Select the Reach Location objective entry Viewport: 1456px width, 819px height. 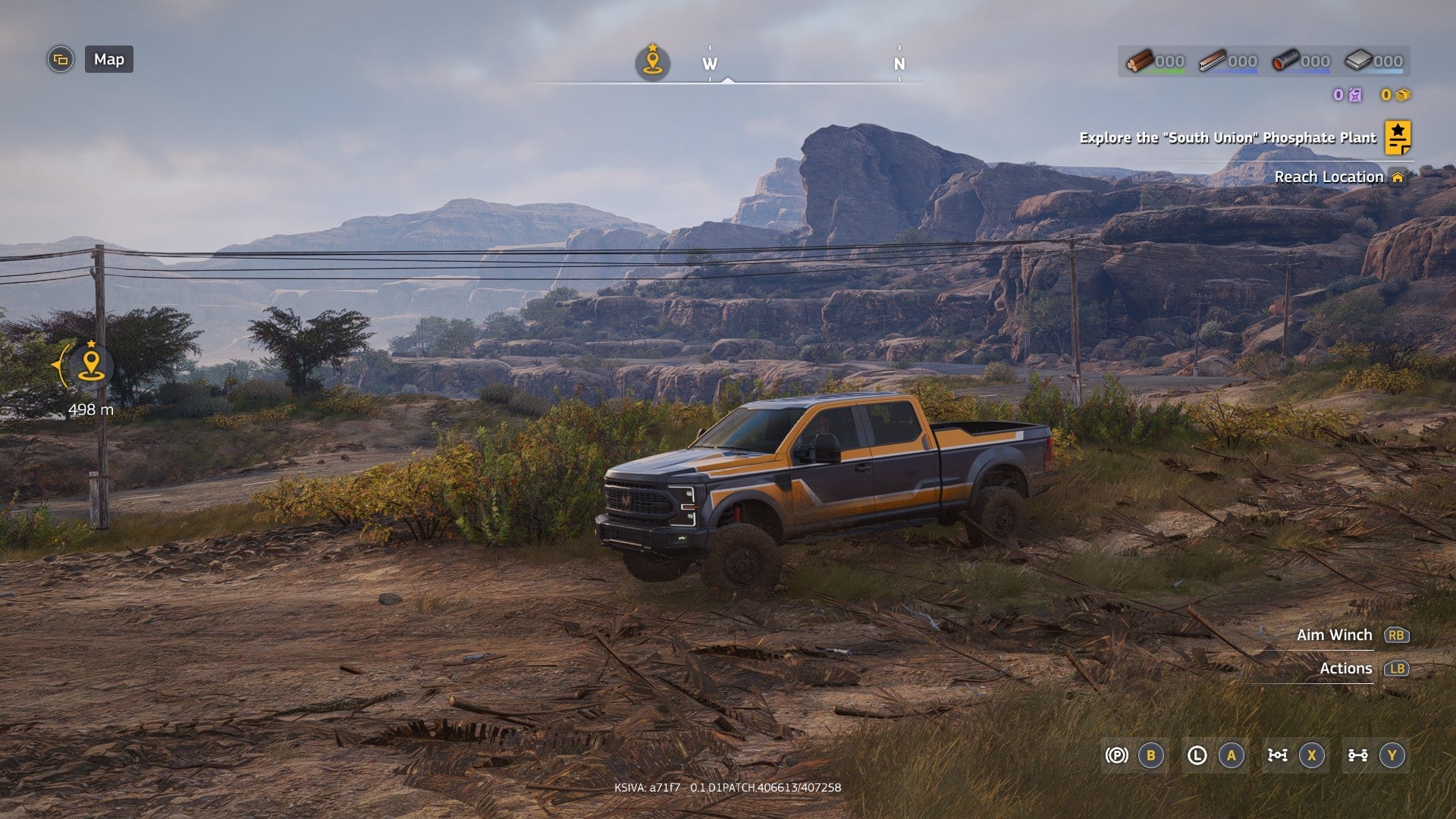click(1331, 177)
